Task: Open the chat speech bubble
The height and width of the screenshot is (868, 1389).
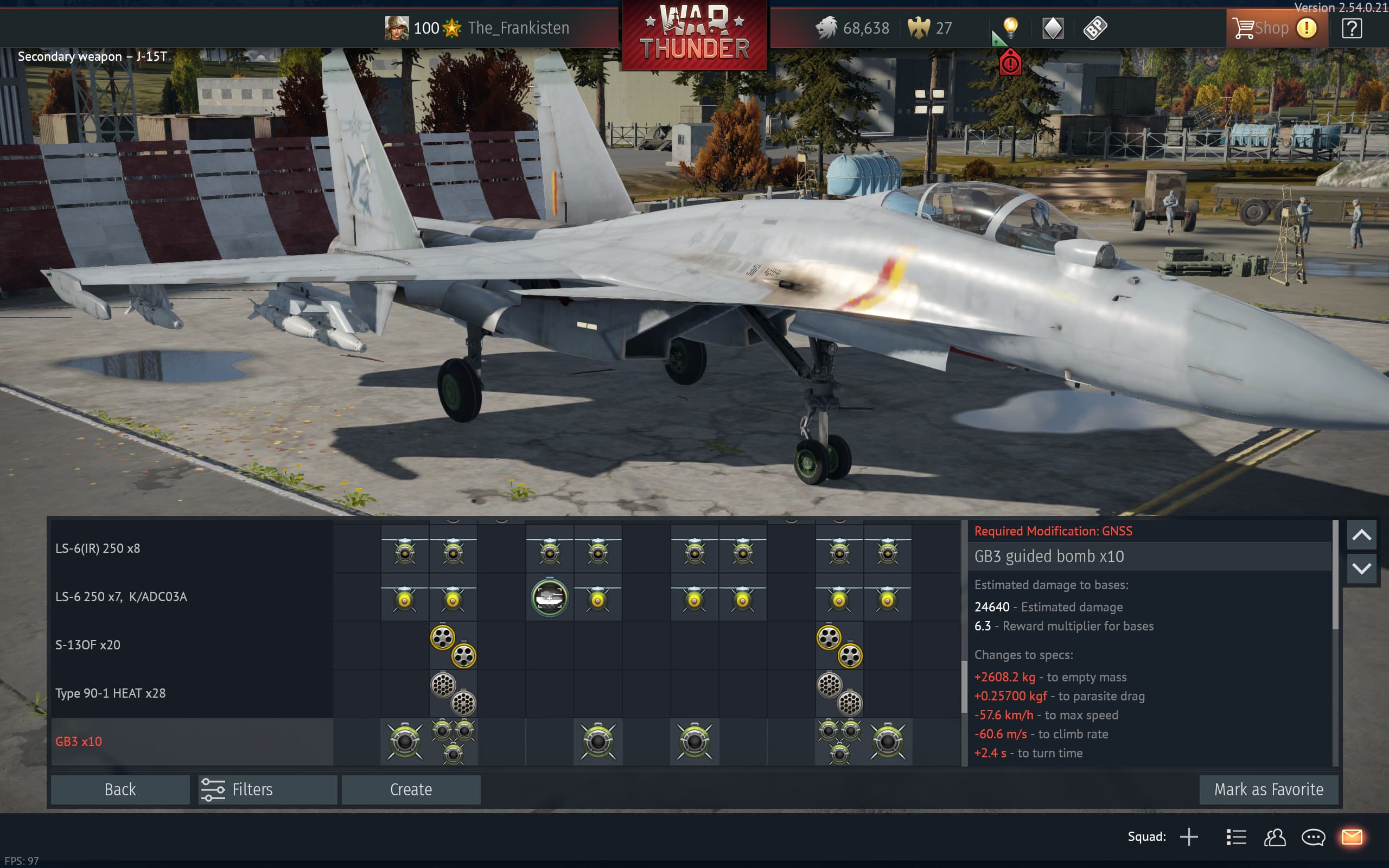Action: pyautogui.click(x=1312, y=837)
